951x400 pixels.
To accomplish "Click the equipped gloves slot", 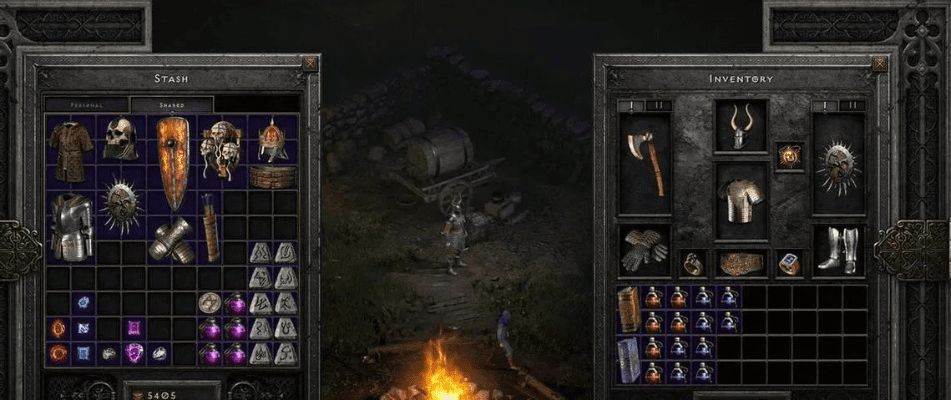I will click(644, 249).
